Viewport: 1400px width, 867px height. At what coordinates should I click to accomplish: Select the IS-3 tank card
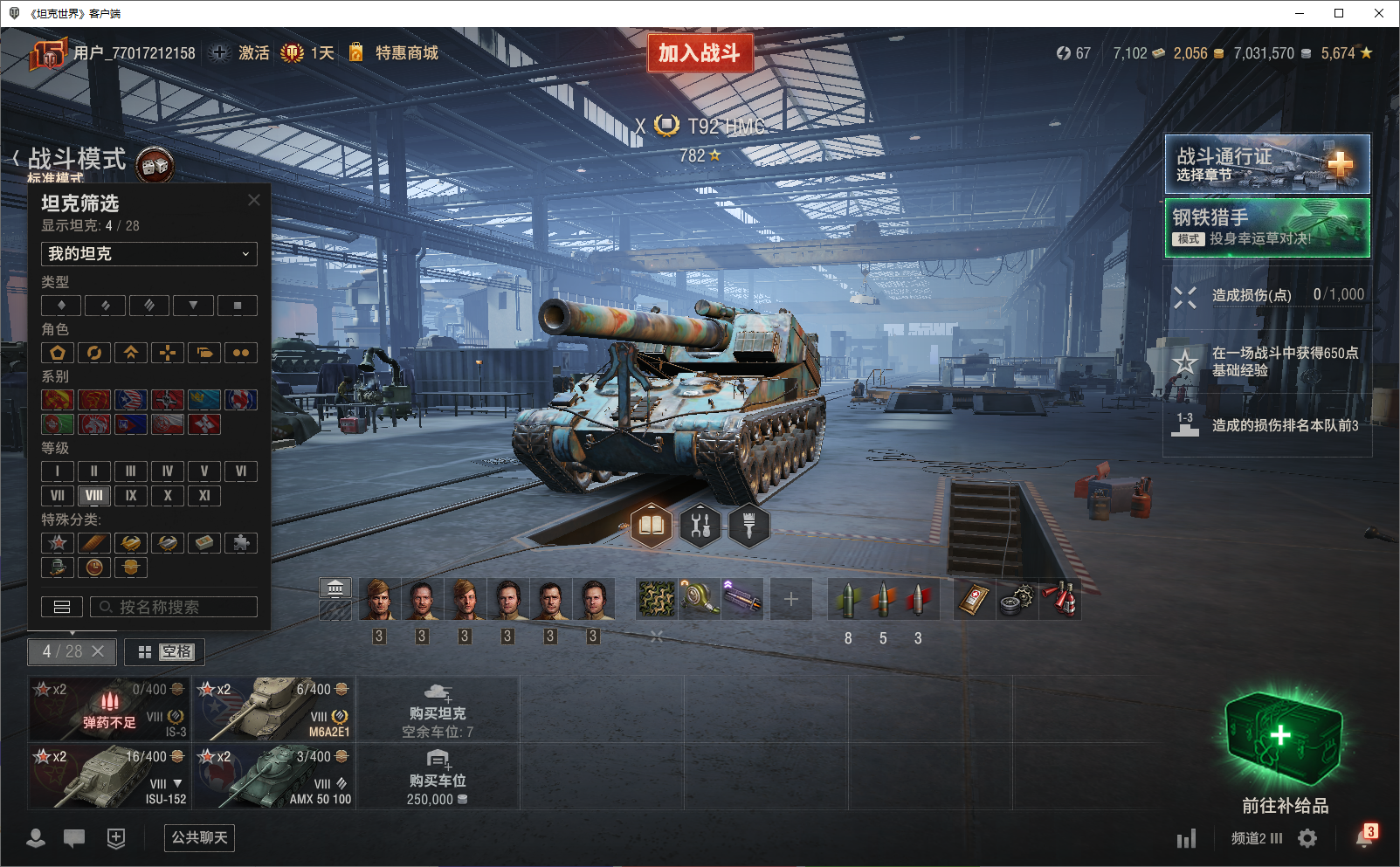[x=109, y=708]
